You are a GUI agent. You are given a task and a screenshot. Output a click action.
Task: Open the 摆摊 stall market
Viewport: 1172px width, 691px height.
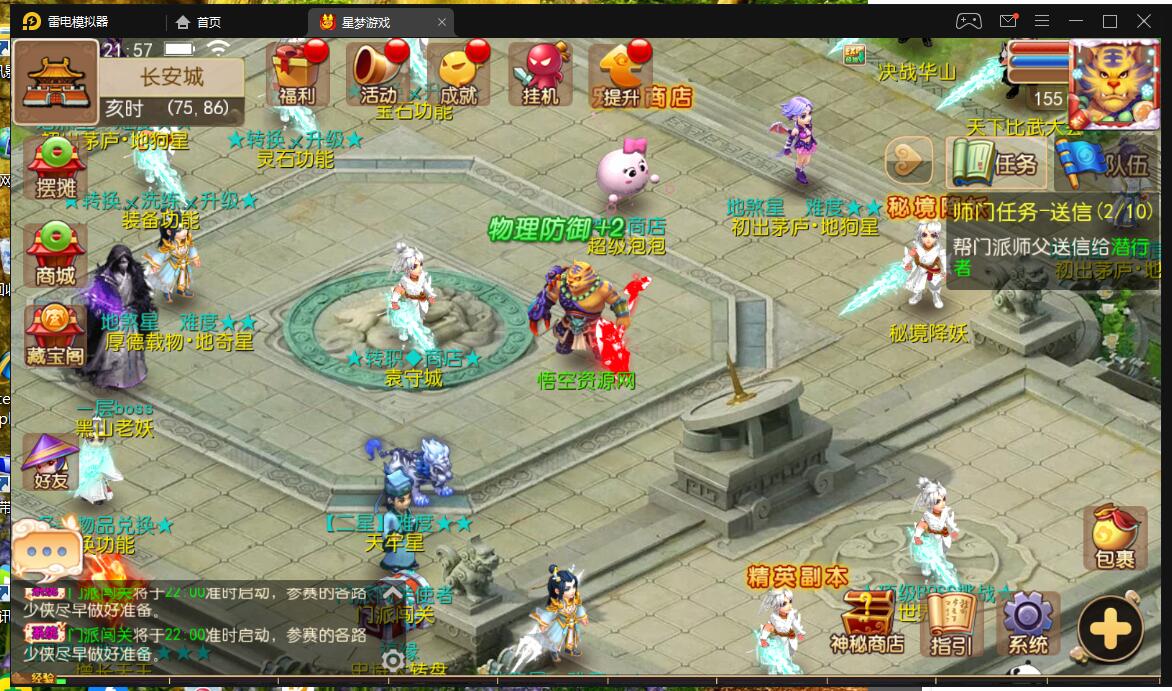56,167
